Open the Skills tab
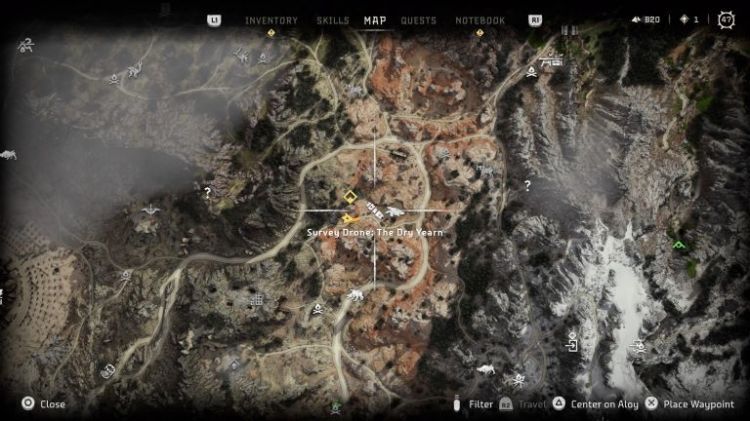750x421 pixels. [x=332, y=20]
